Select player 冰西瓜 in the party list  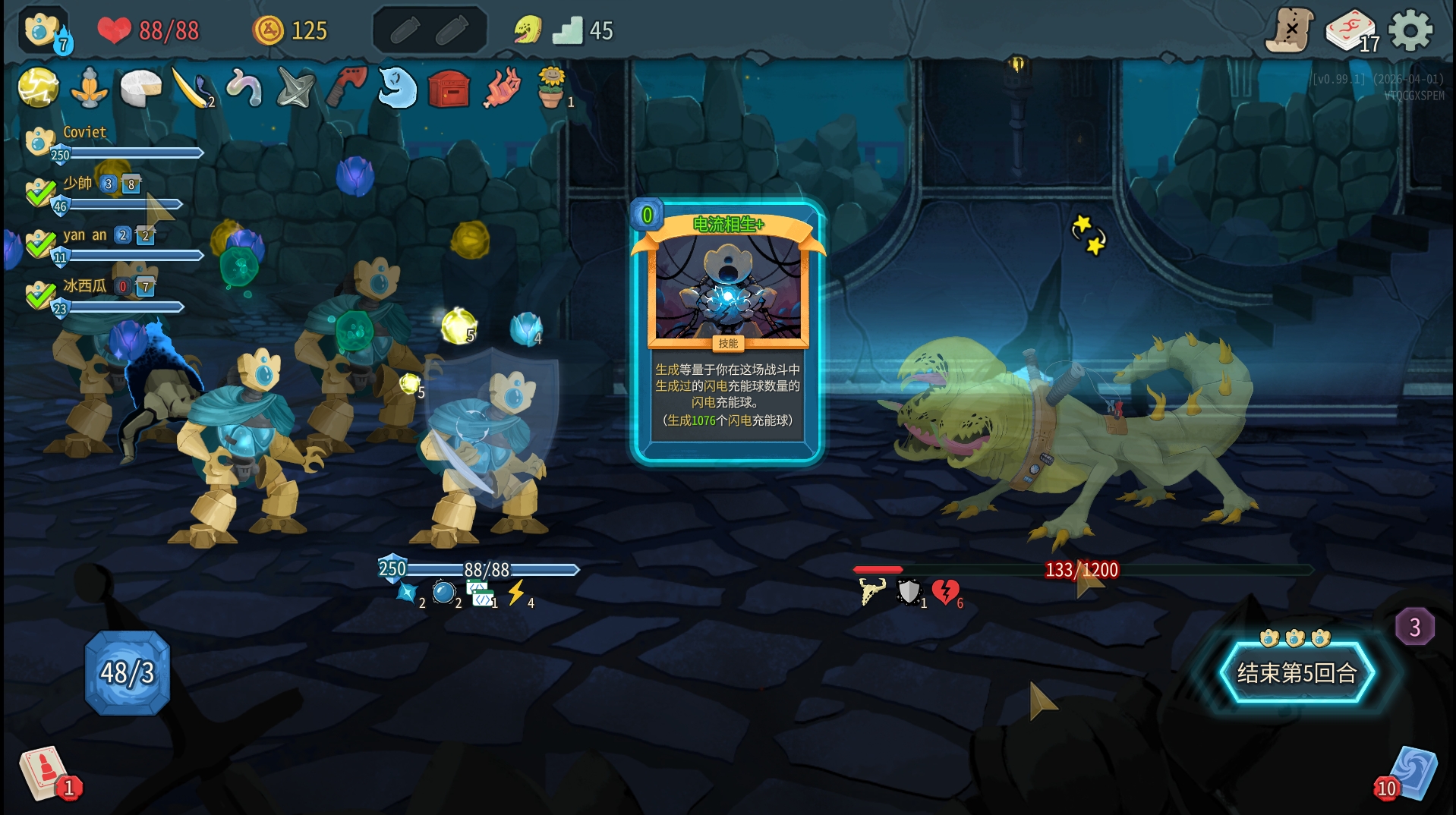(x=84, y=286)
